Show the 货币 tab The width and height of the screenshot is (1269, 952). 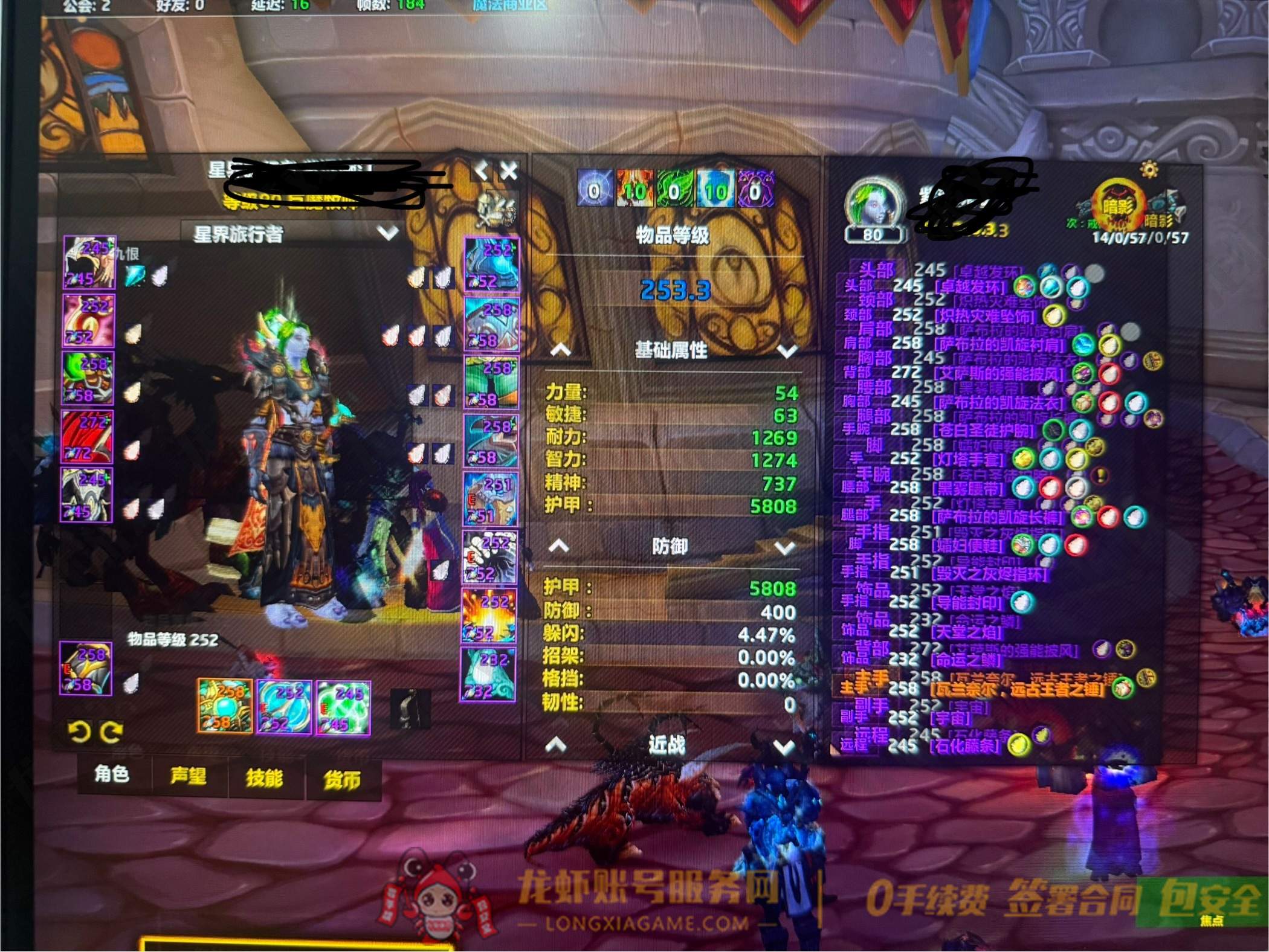pyautogui.click(x=342, y=780)
